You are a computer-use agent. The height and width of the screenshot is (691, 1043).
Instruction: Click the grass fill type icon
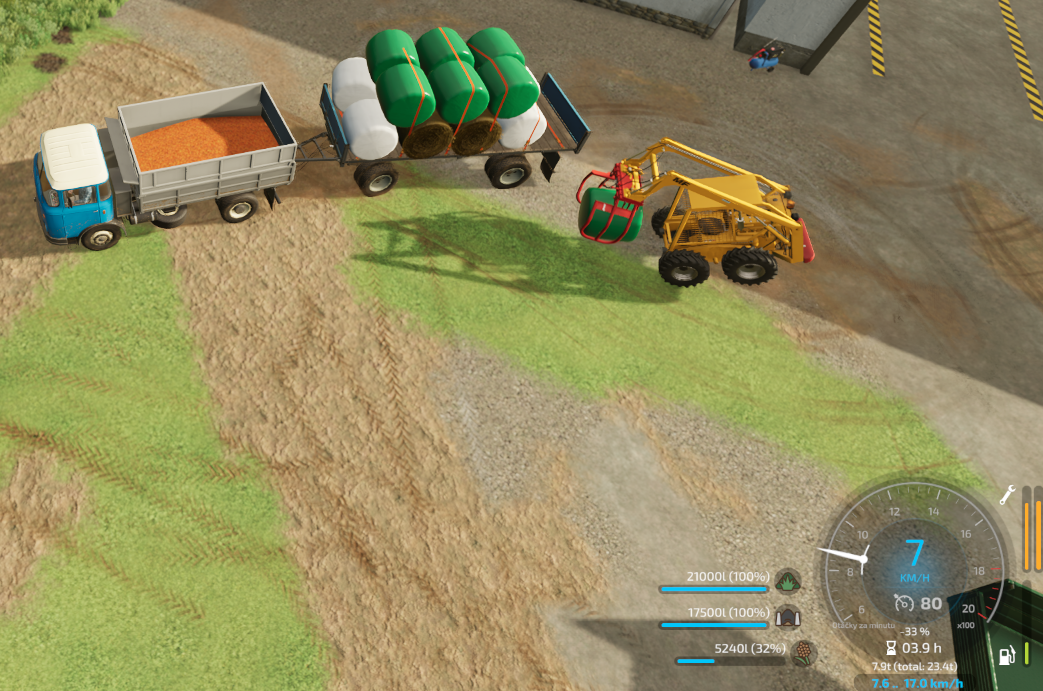788,581
